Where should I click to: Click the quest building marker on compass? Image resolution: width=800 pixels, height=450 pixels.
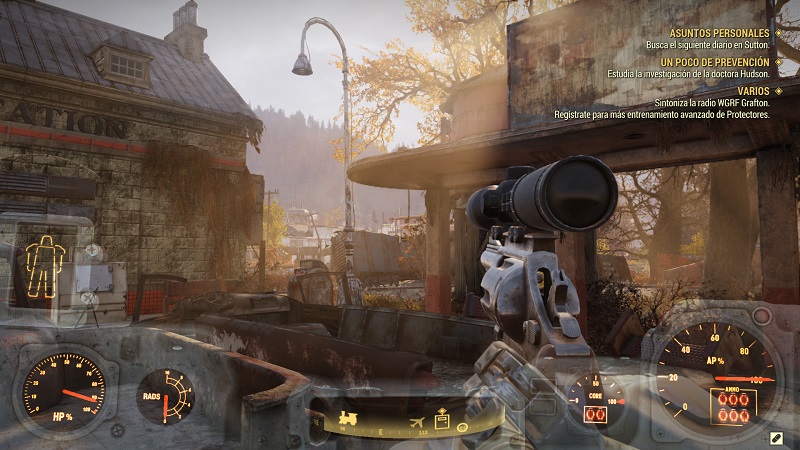(x=442, y=420)
